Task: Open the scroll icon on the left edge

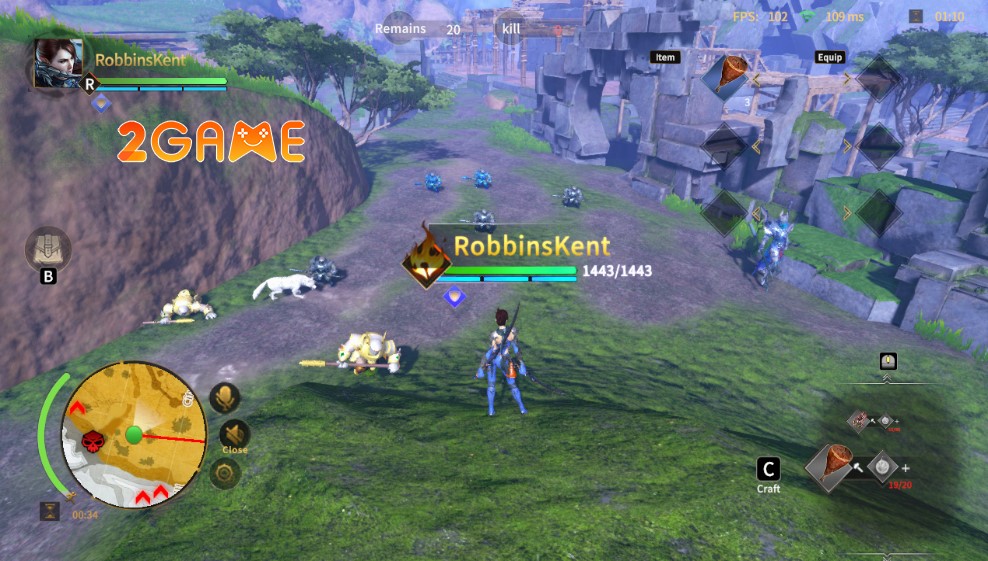Action: [x=48, y=248]
